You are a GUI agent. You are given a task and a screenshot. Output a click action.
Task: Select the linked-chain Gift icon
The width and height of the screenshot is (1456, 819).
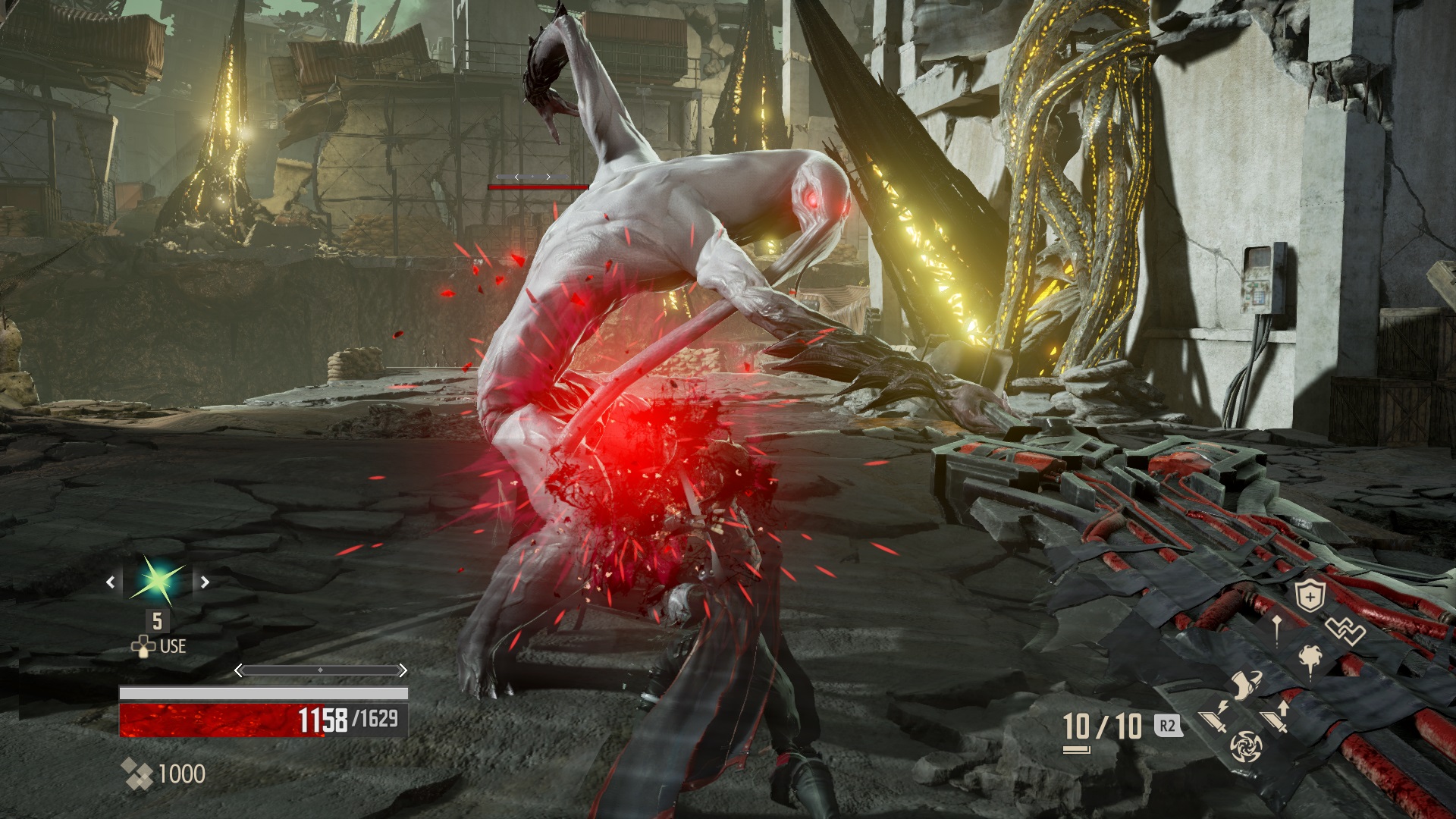click(1345, 629)
